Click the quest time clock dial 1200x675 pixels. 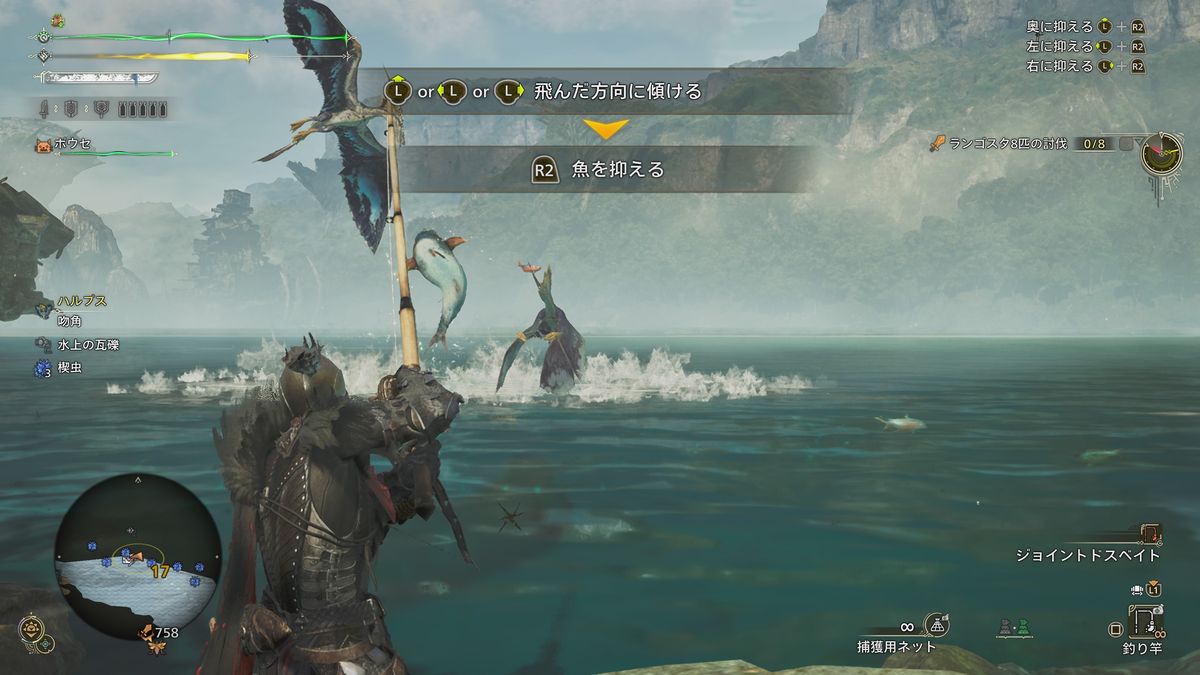[1162, 153]
